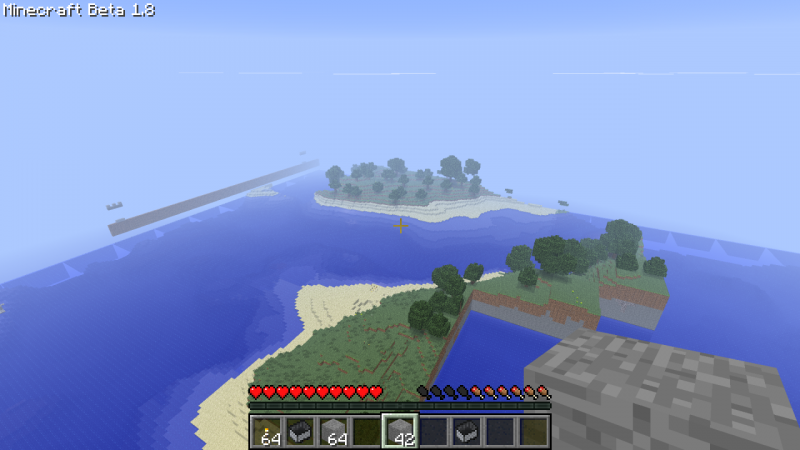Select the highlighted stack of 42 stone
This screenshot has height=450, width=800.
coord(400,431)
